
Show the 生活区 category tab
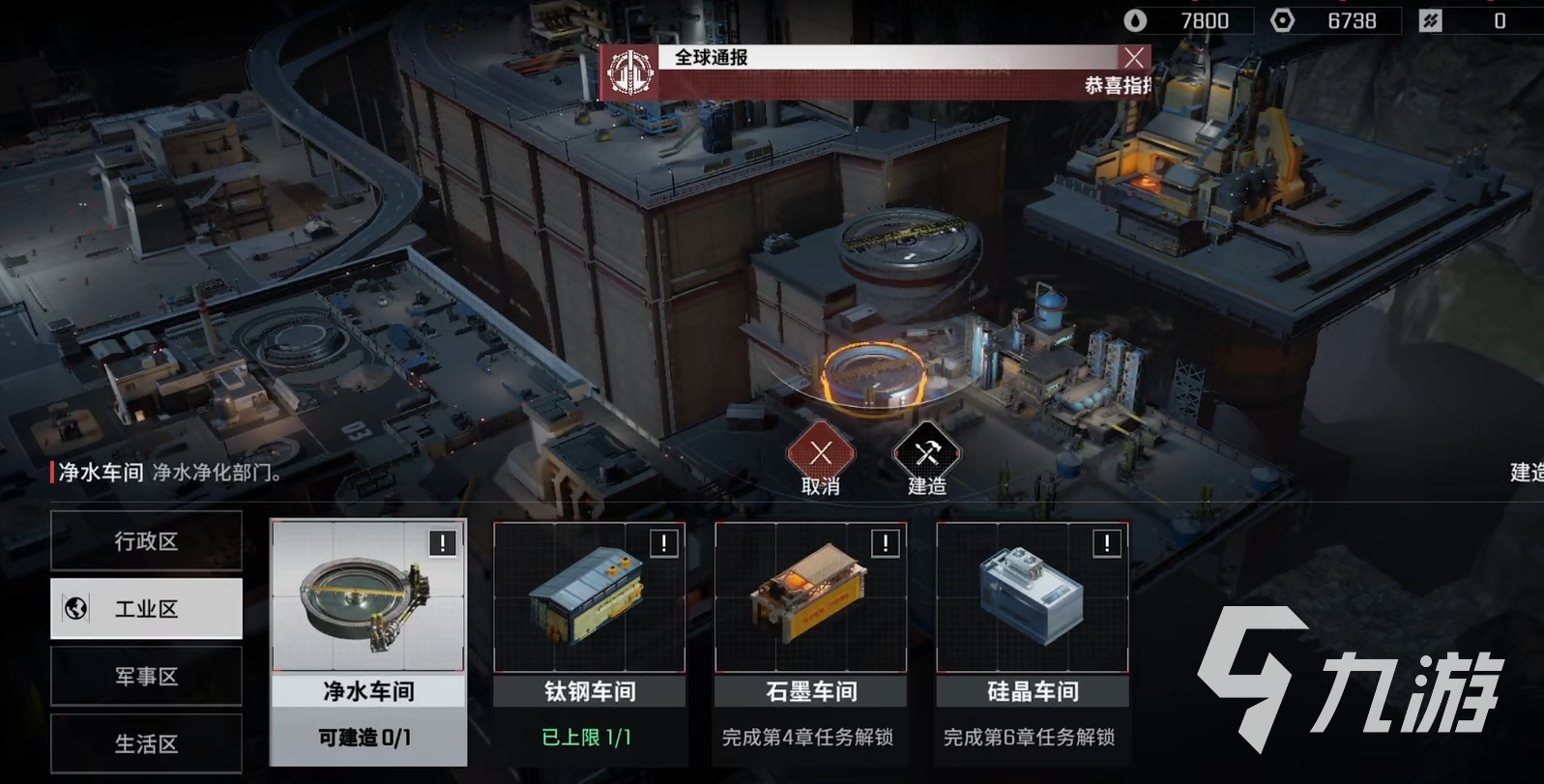point(146,742)
